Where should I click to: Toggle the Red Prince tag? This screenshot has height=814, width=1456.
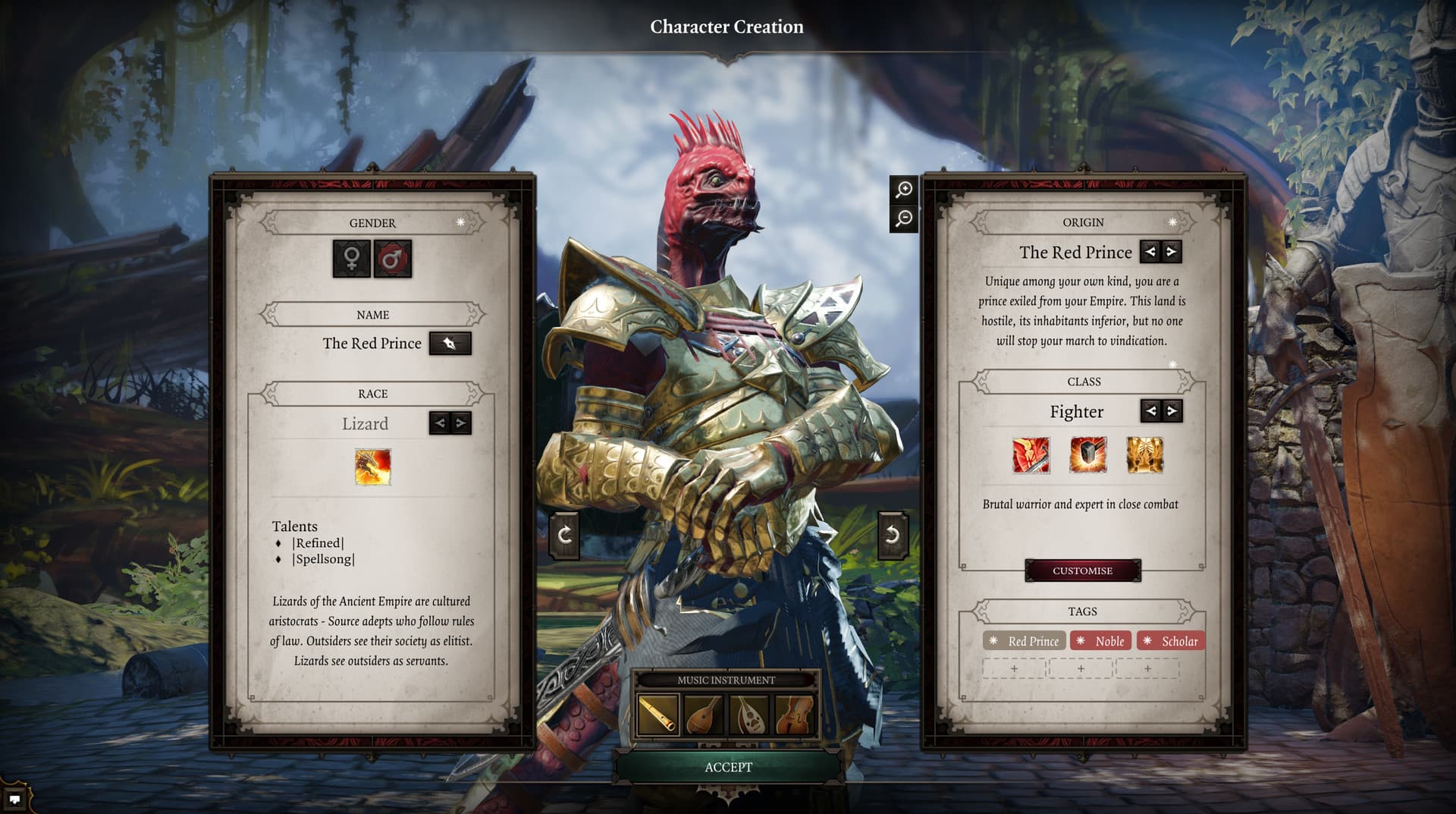click(1025, 641)
